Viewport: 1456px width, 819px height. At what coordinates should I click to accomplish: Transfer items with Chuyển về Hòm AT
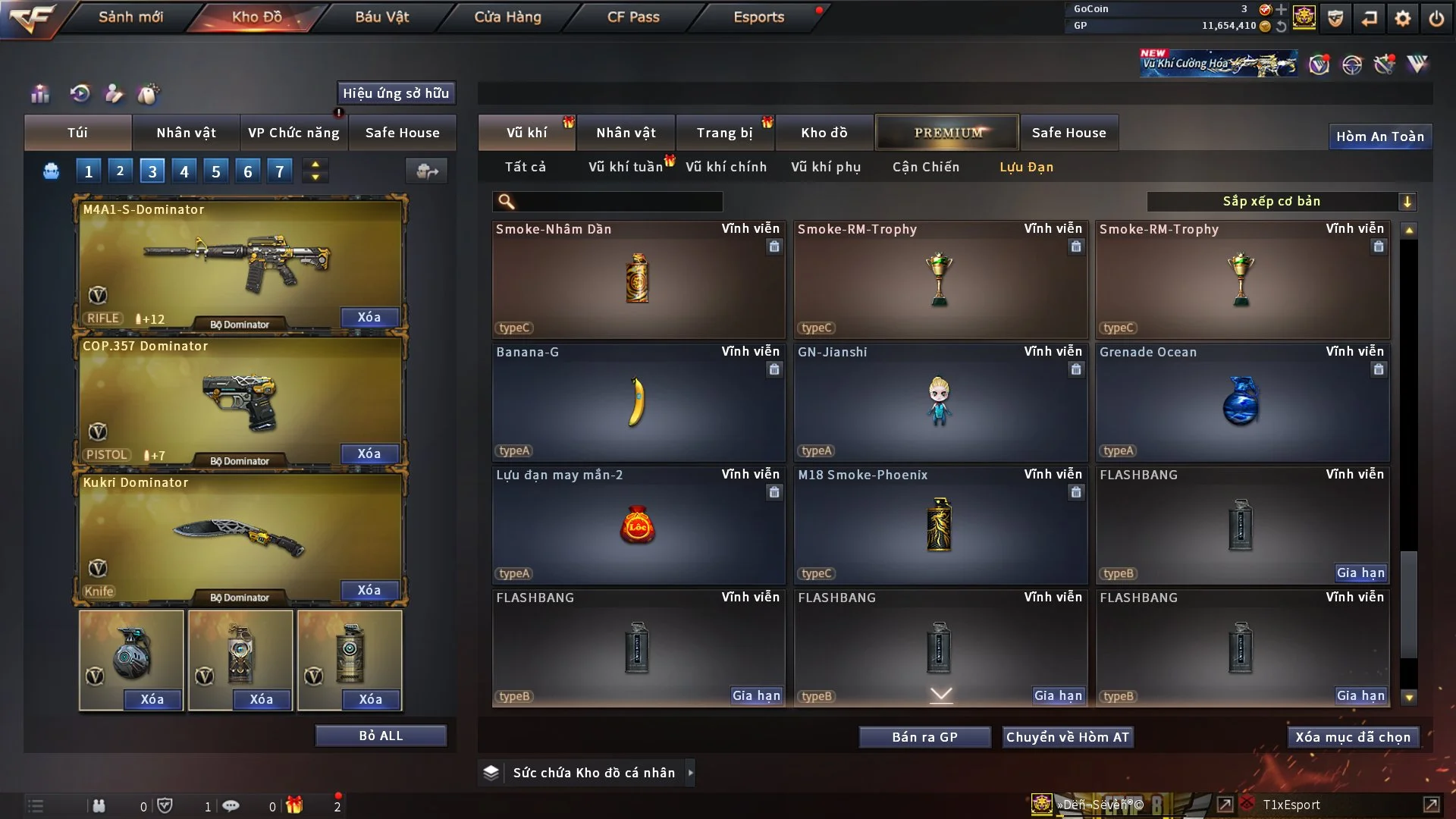pos(1067,737)
